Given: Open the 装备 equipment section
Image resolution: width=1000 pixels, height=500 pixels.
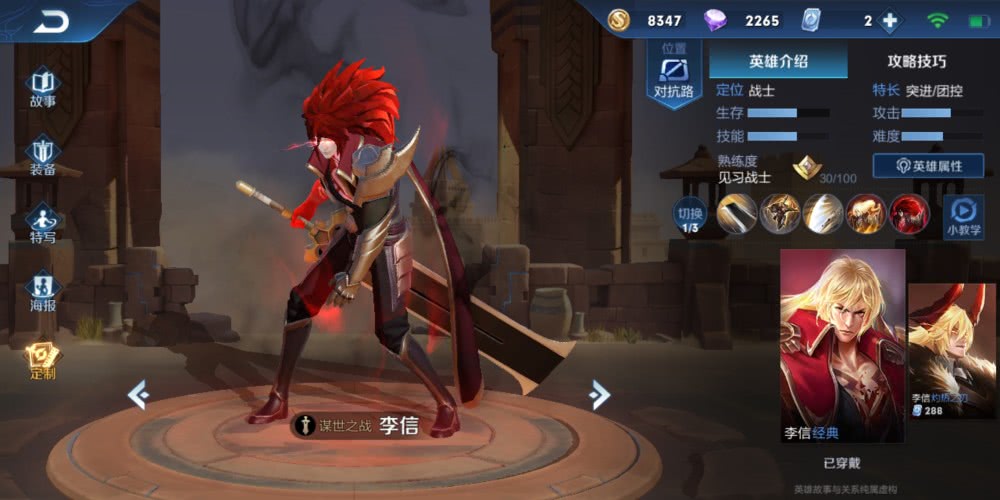Looking at the screenshot, I should pos(42,155).
